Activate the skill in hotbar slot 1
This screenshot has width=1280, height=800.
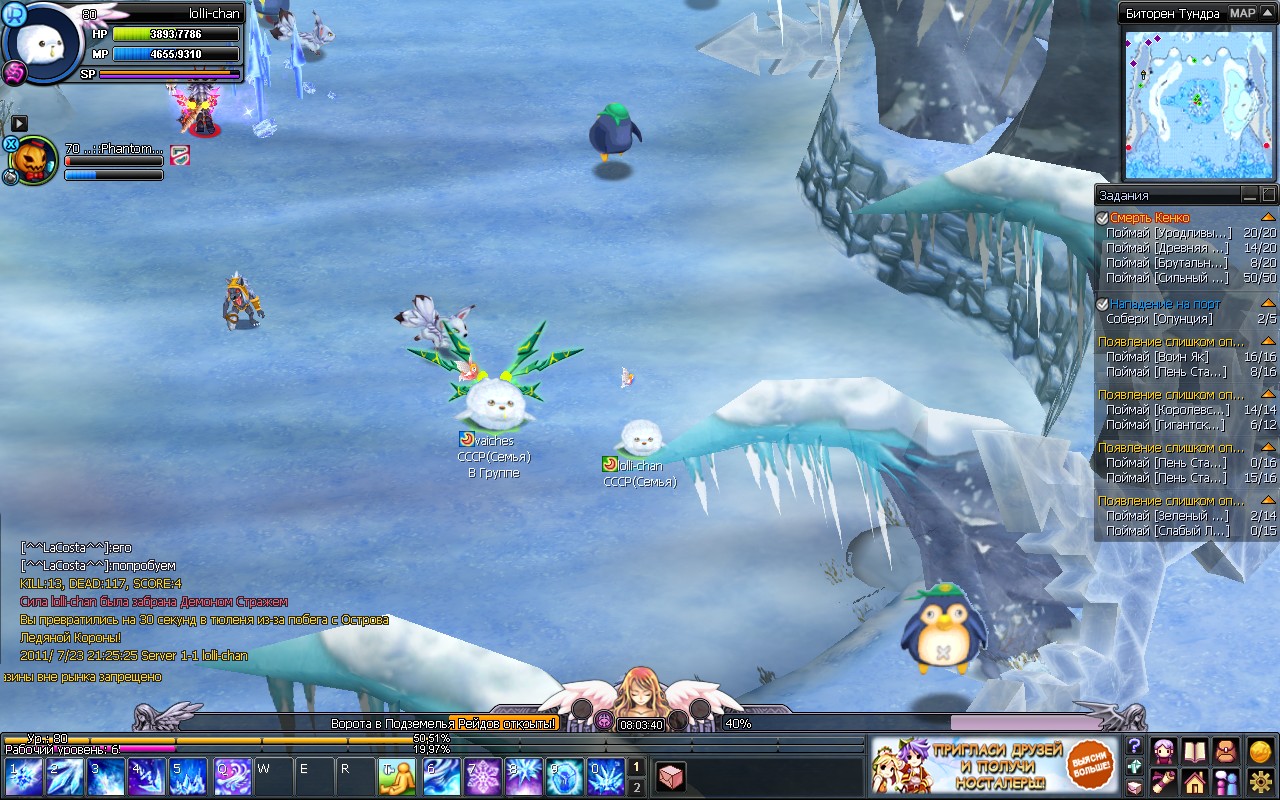24,777
